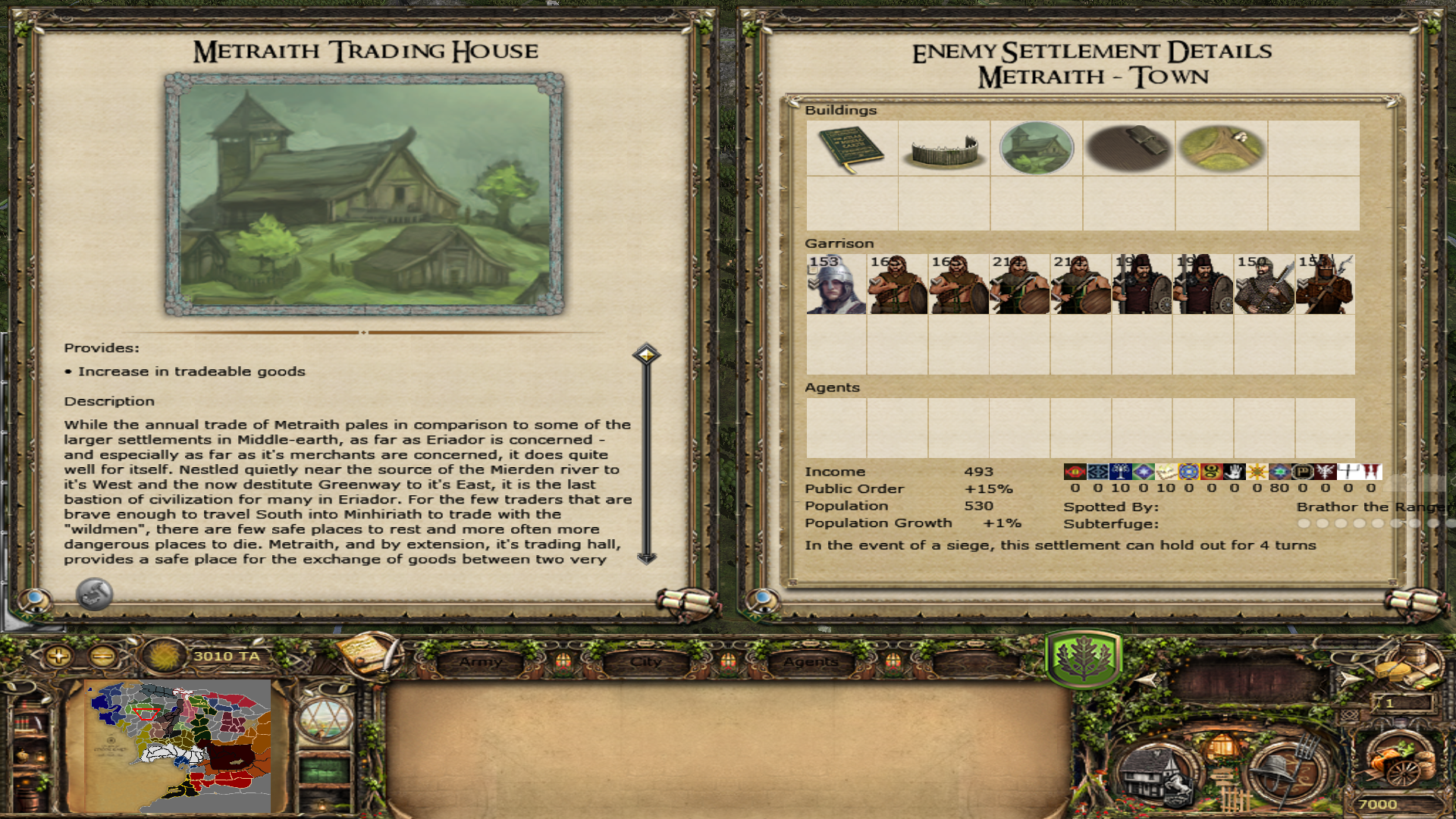This screenshot has height=819, width=1456.
Task: Click the campaign minimap
Action: tap(178, 745)
